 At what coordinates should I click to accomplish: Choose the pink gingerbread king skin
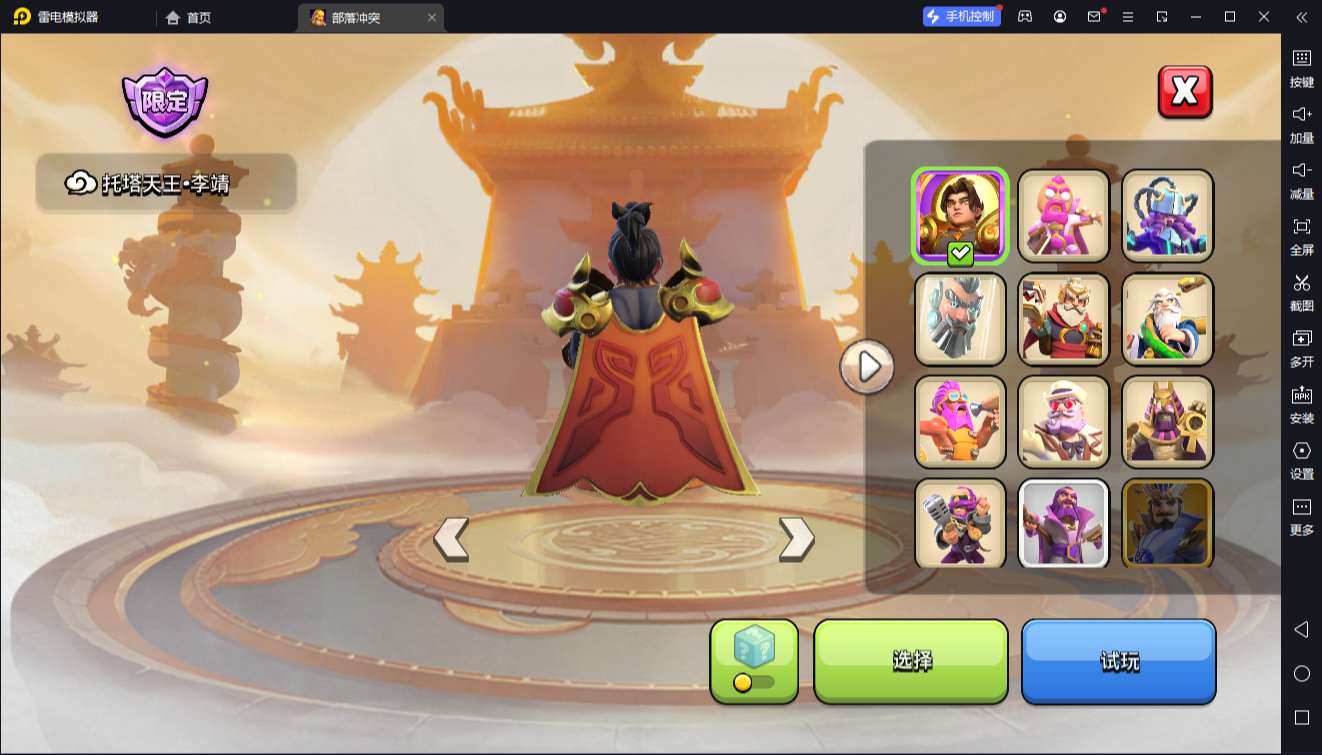1064,215
